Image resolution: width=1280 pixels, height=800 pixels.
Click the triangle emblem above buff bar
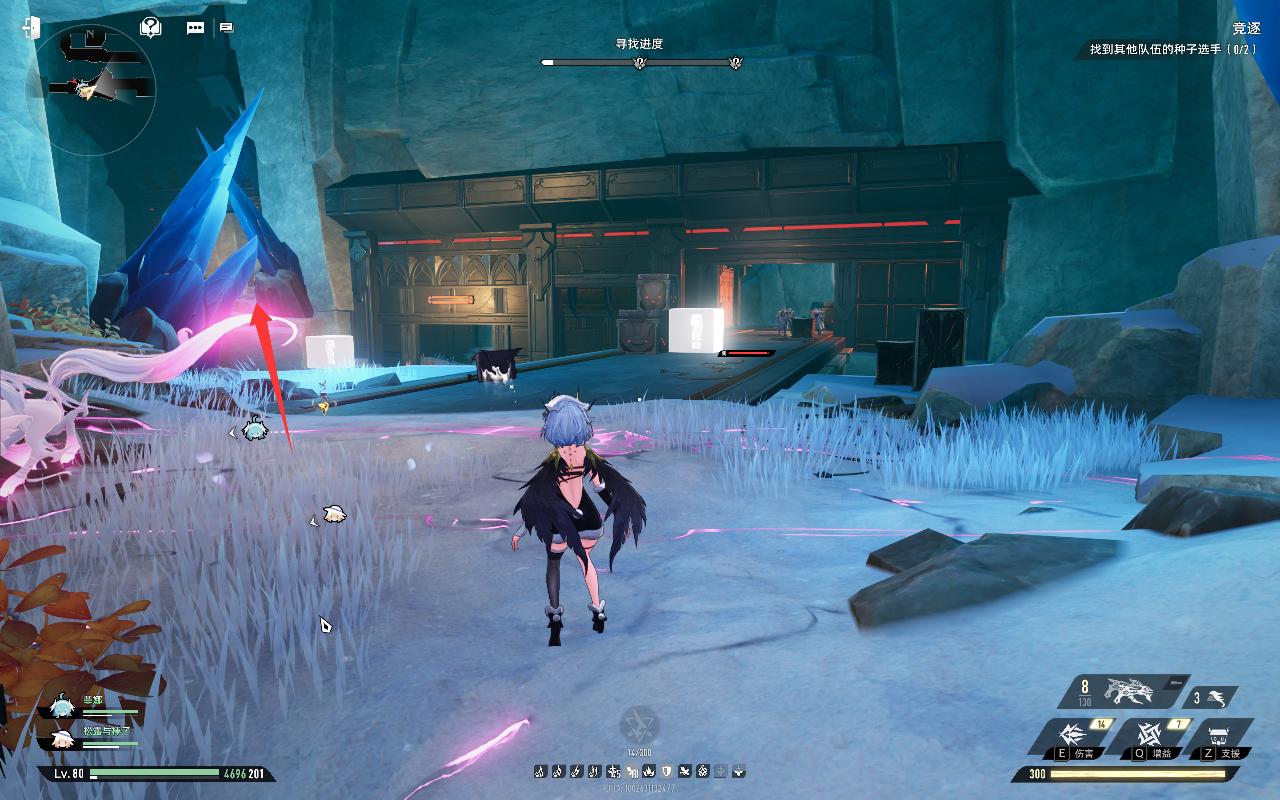(x=639, y=723)
